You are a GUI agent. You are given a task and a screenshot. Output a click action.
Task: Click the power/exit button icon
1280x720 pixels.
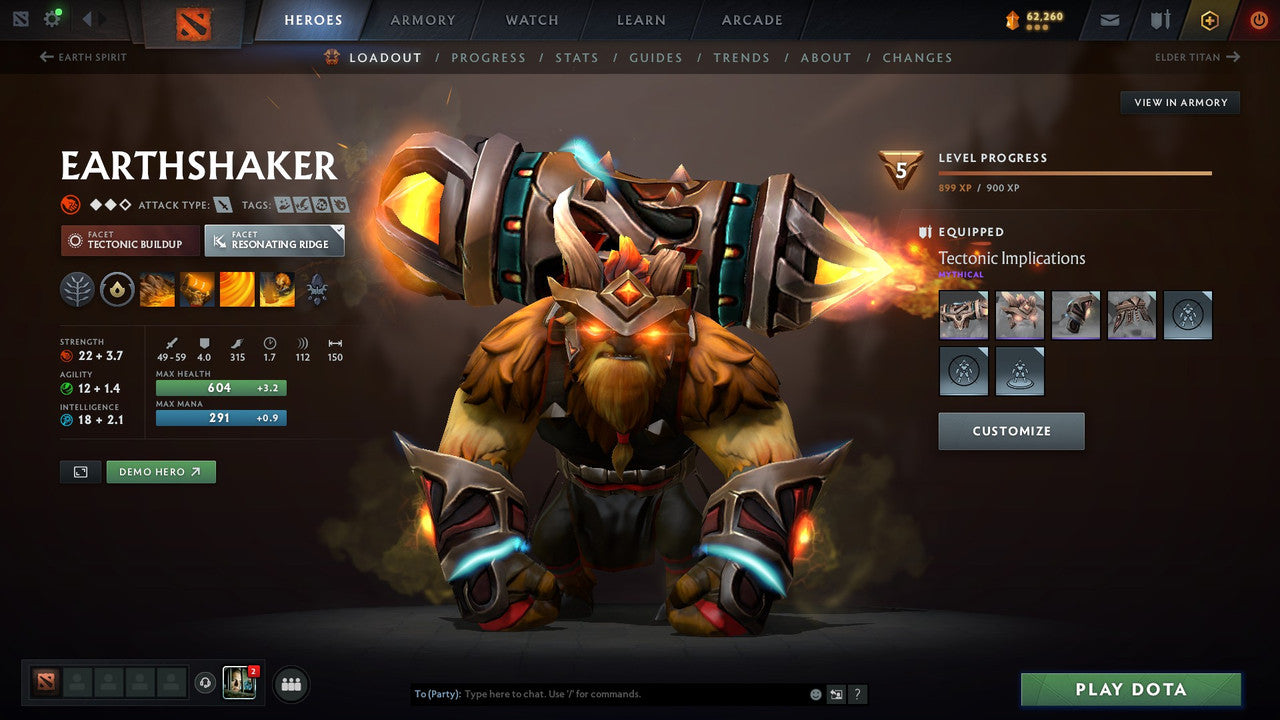[x=1258, y=19]
